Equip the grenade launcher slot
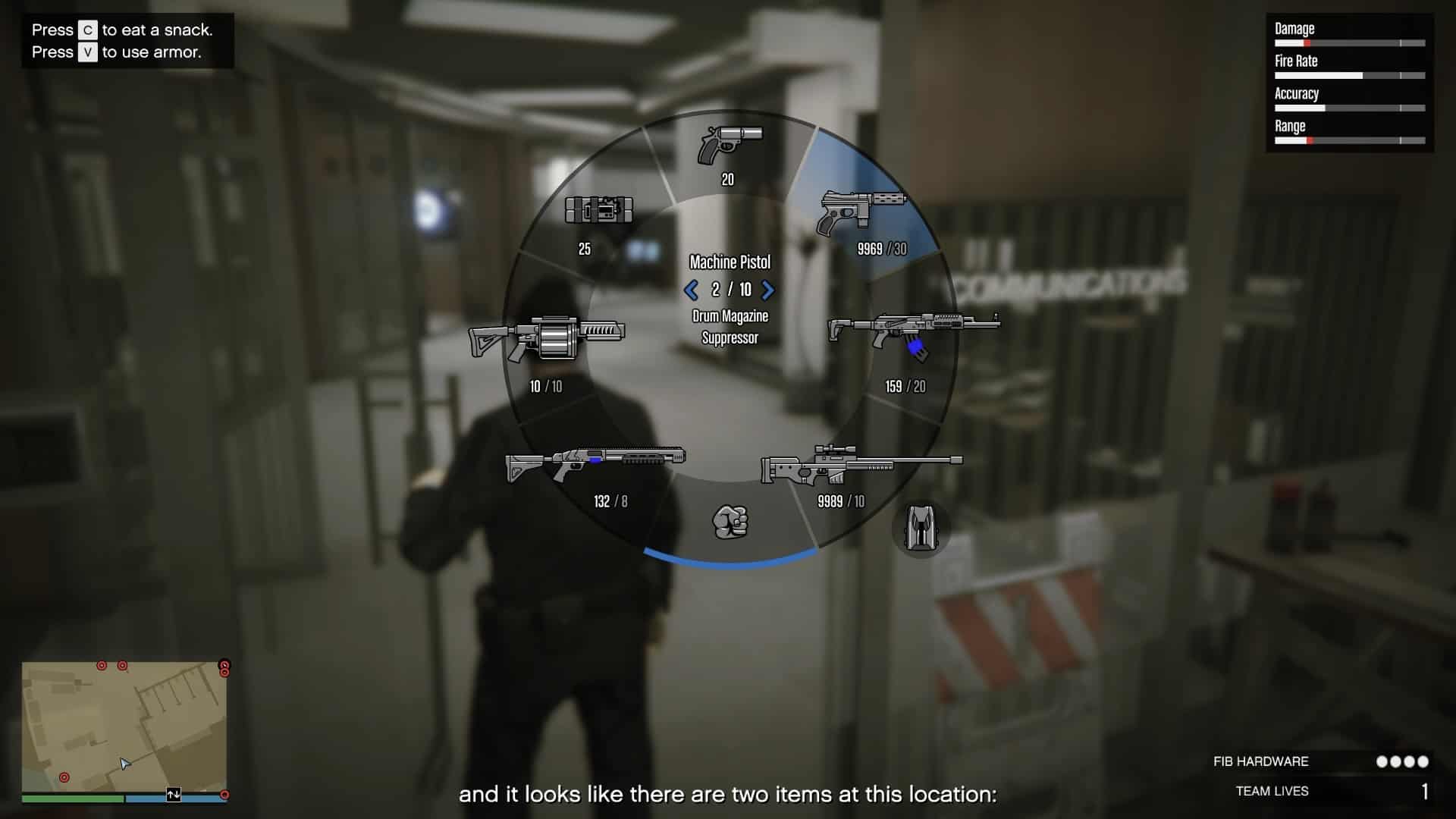Screen dimensions: 1456x819 547,338
